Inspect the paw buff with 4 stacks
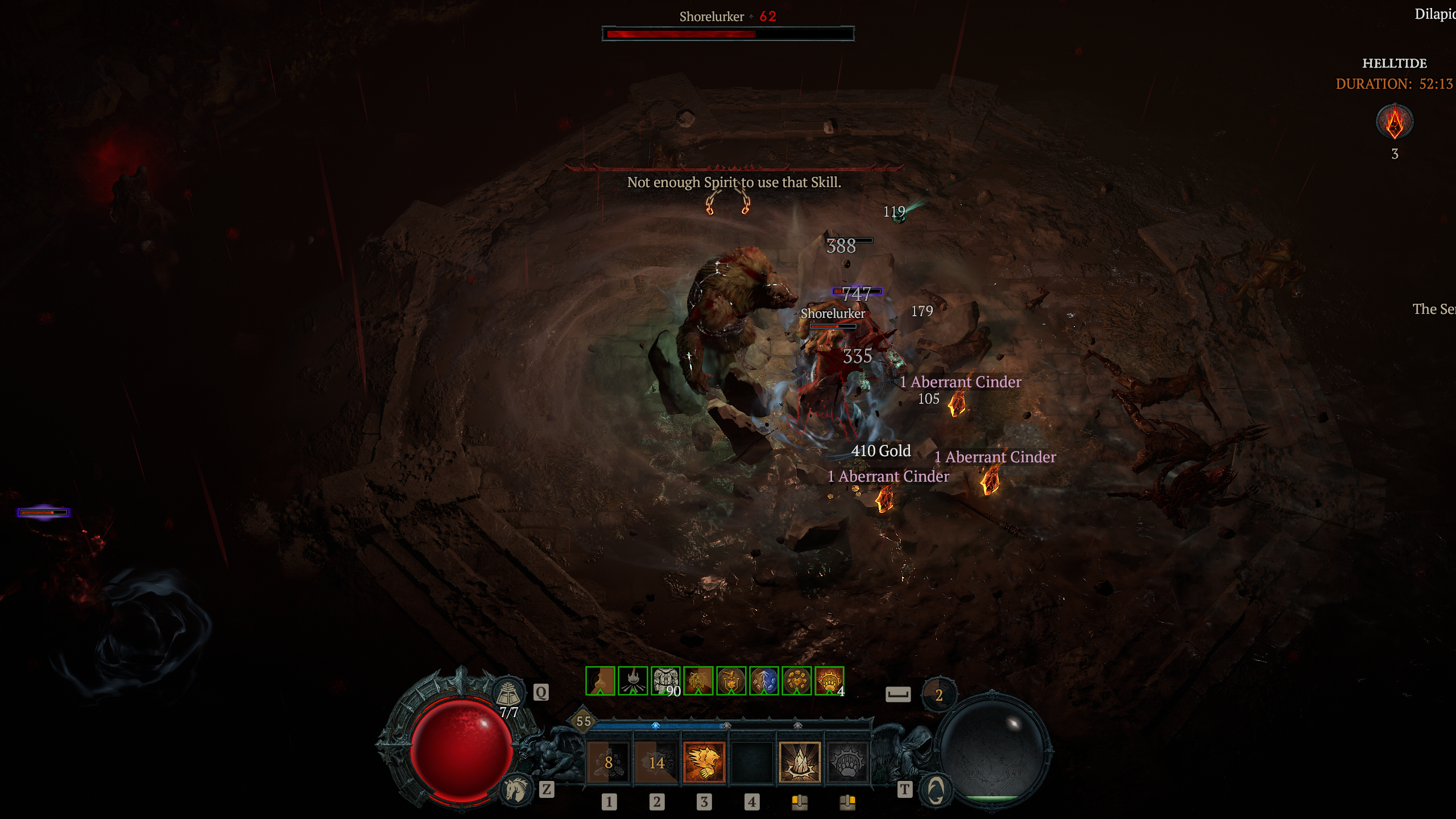The height and width of the screenshot is (819, 1456). [829, 681]
